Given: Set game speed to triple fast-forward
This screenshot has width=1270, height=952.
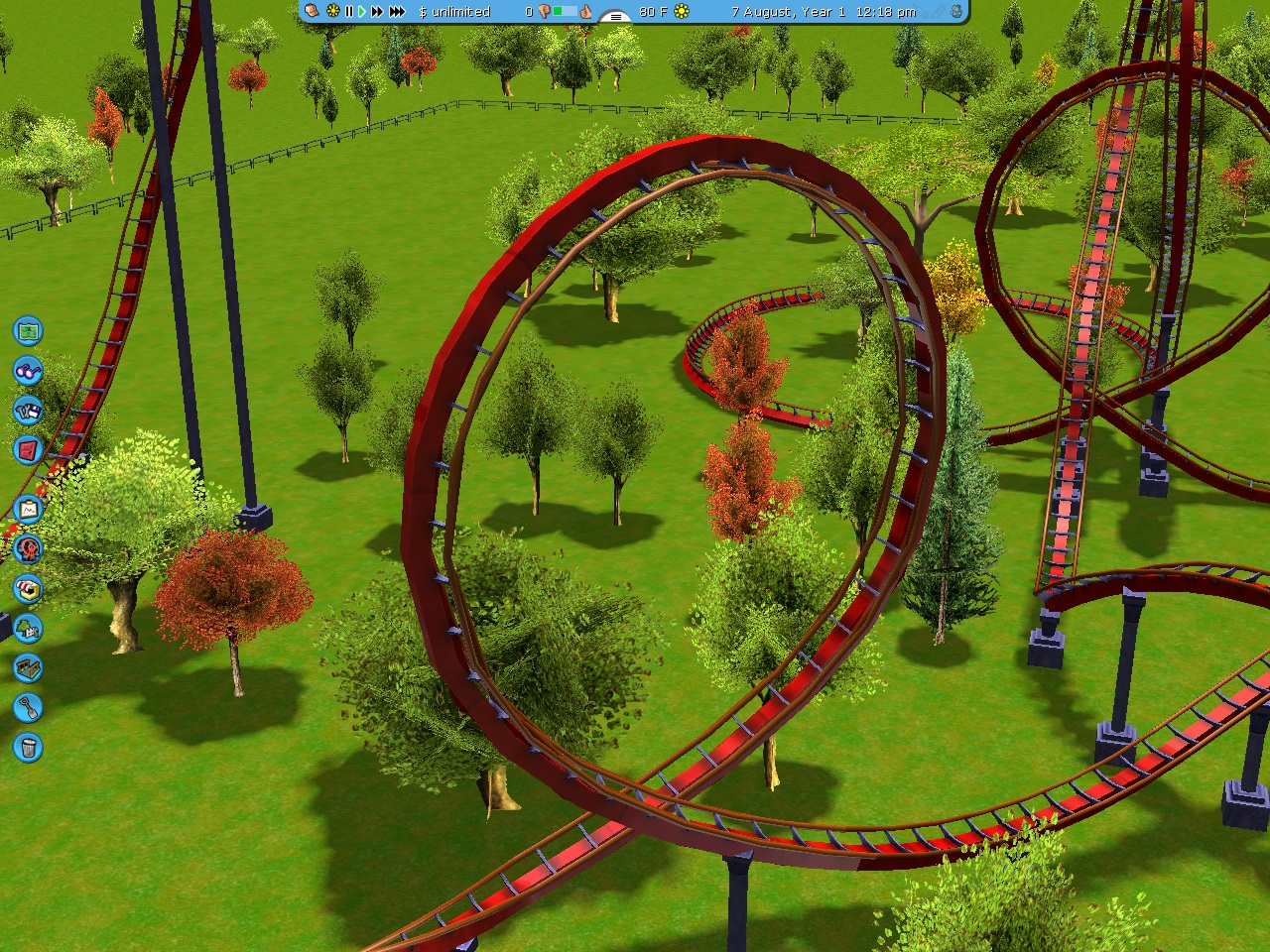Looking at the screenshot, I should pos(397,12).
